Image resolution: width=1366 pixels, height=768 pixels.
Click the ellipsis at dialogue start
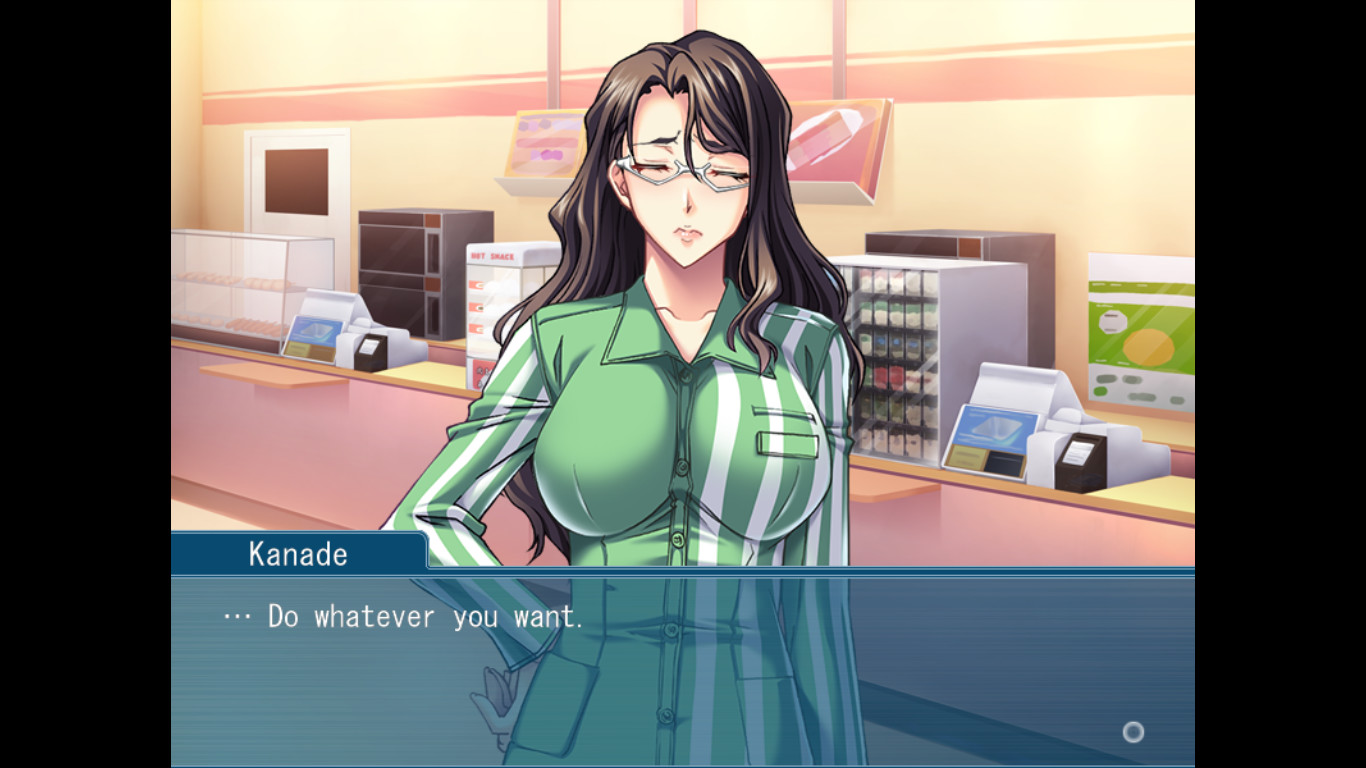click(x=234, y=617)
